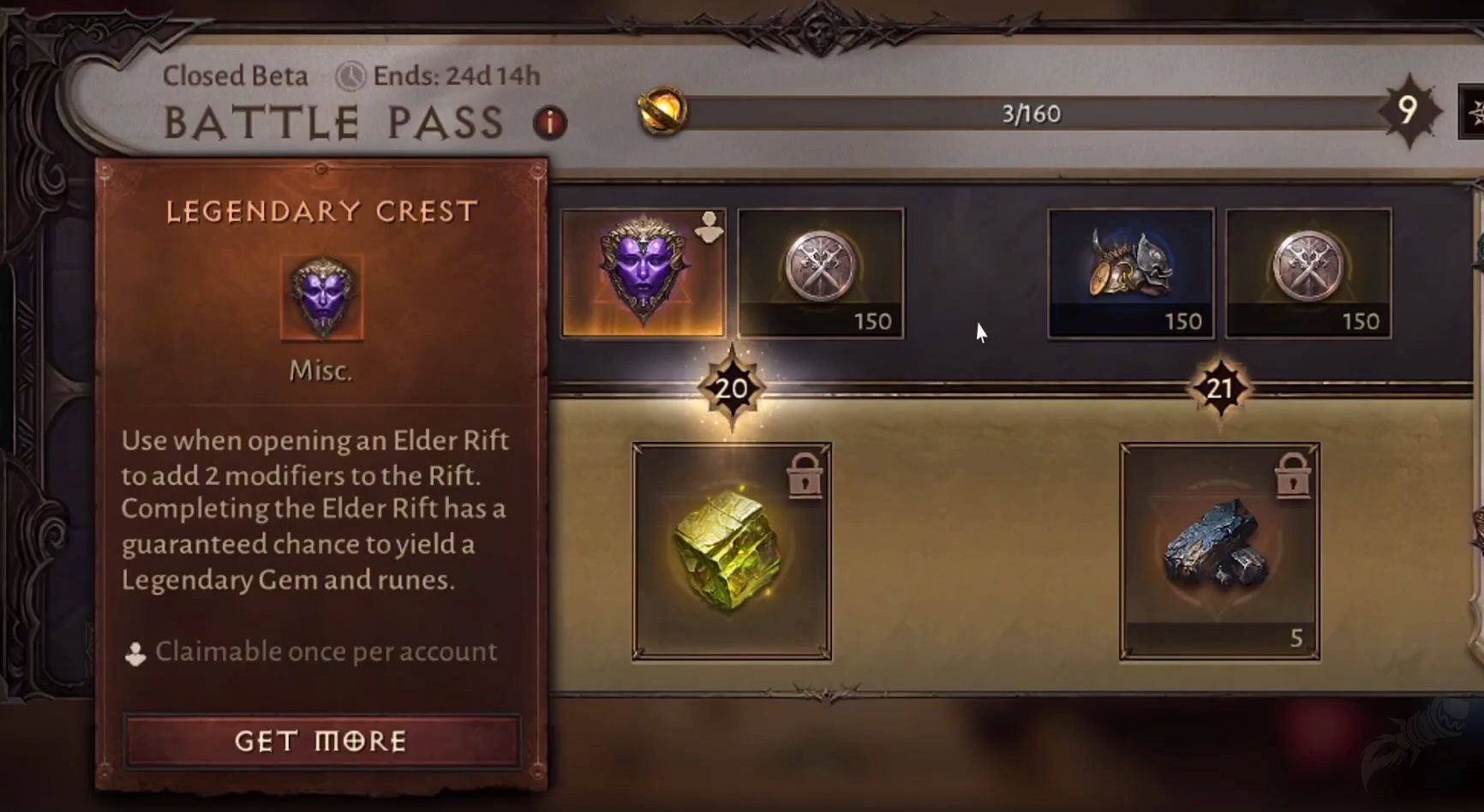Open the Battle Pass info icon

click(549, 123)
